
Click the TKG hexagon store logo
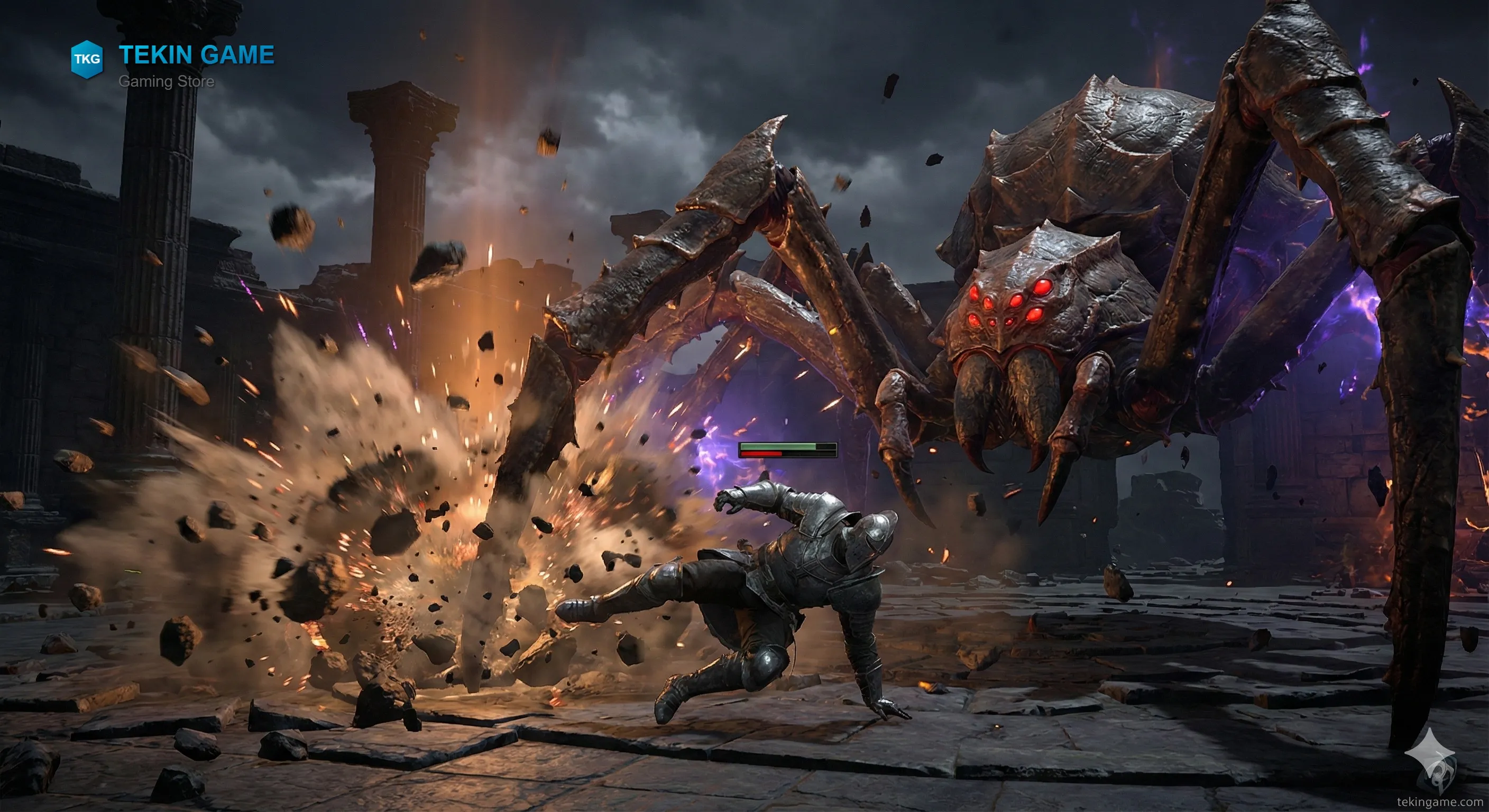point(87,59)
